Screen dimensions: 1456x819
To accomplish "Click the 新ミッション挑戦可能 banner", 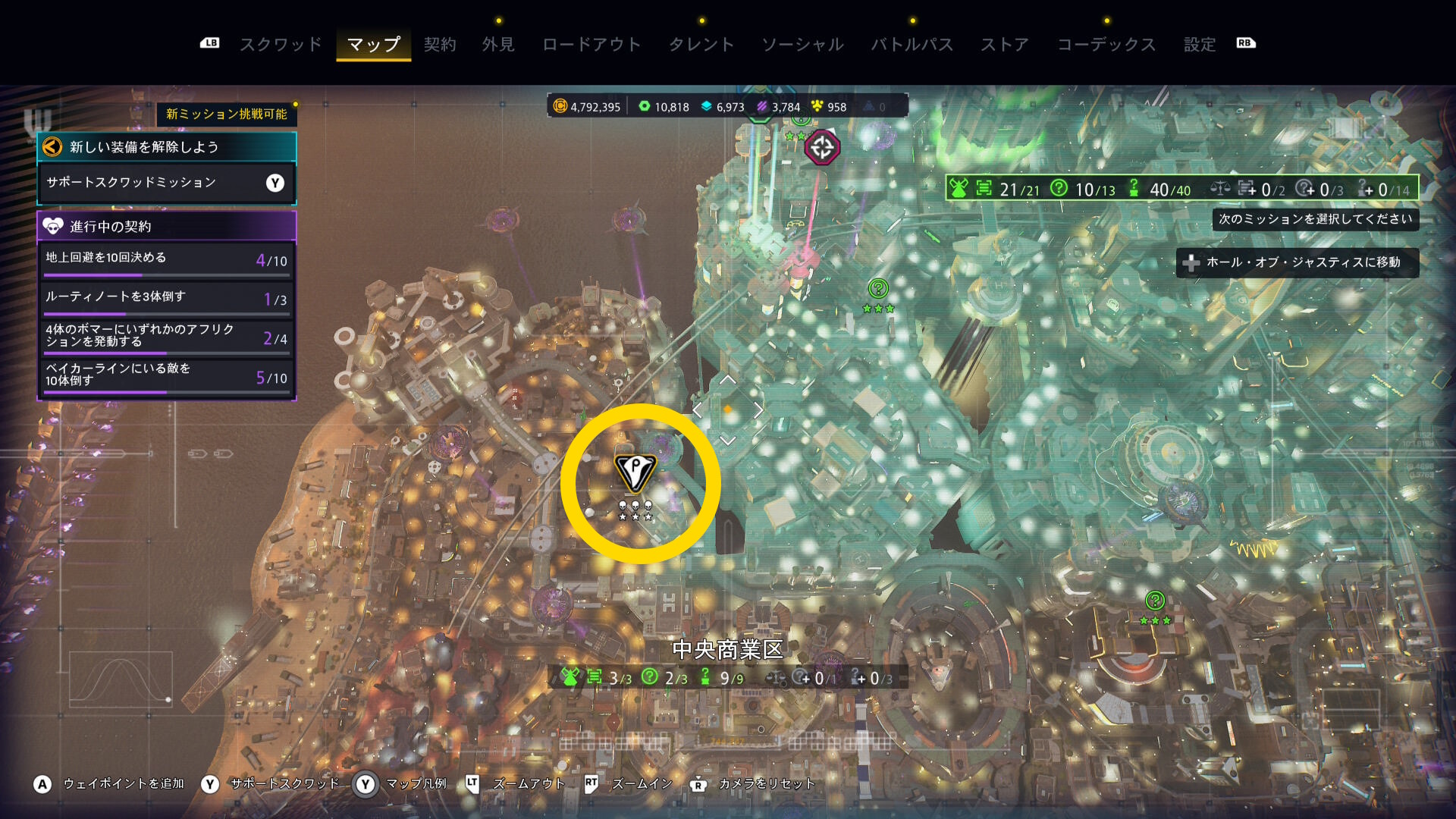I will (x=226, y=114).
